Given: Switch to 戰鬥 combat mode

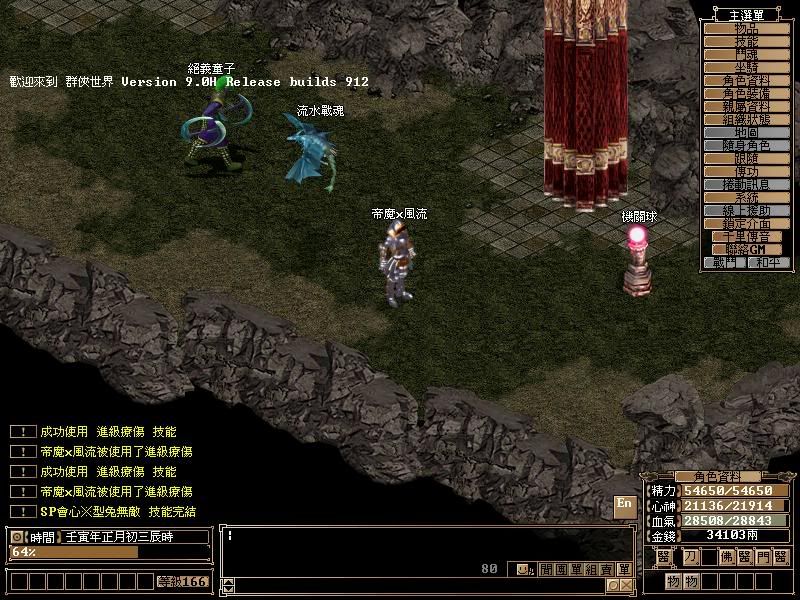Looking at the screenshot, I should point(725,263).
